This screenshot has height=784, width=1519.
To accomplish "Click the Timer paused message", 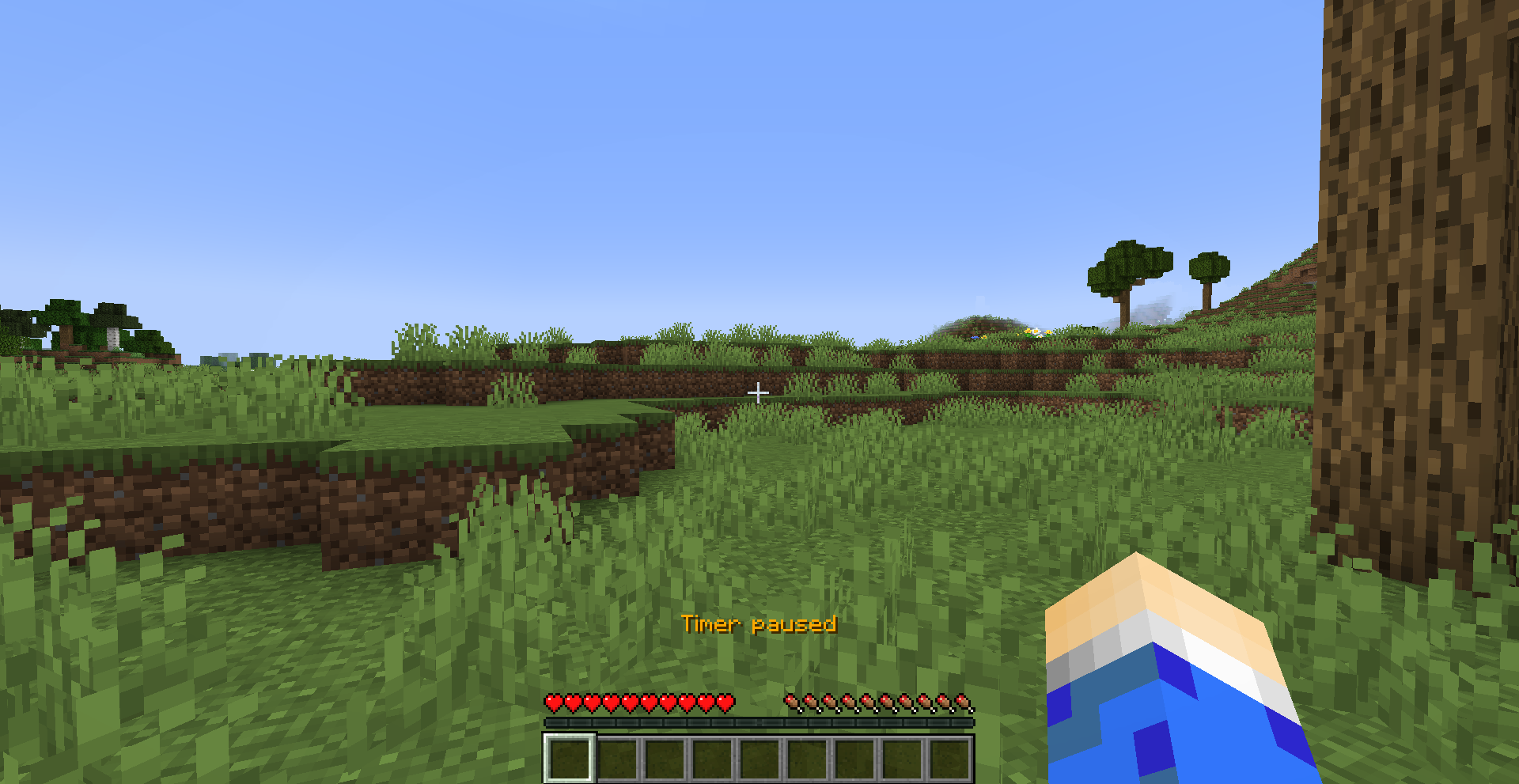I will tap(759, 625).
